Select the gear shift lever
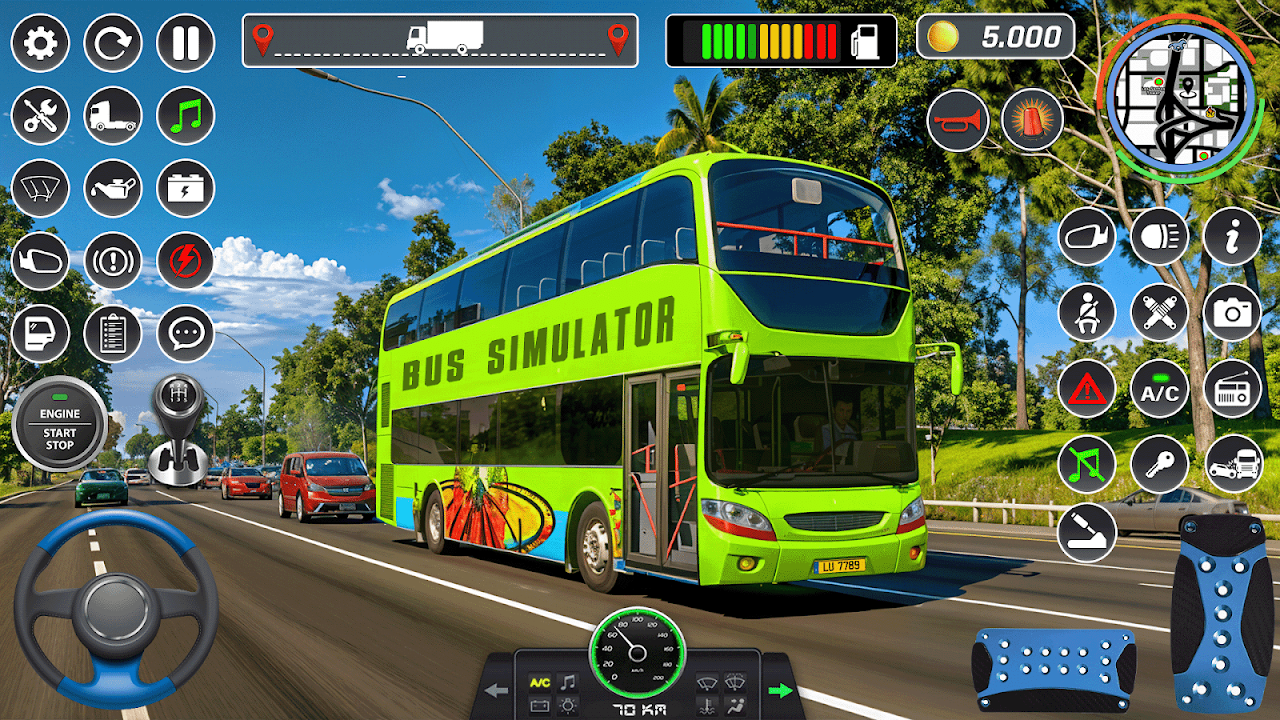The height and width of the screenshot is (720, 1280). pyautogui.click(x=177, y=426)
